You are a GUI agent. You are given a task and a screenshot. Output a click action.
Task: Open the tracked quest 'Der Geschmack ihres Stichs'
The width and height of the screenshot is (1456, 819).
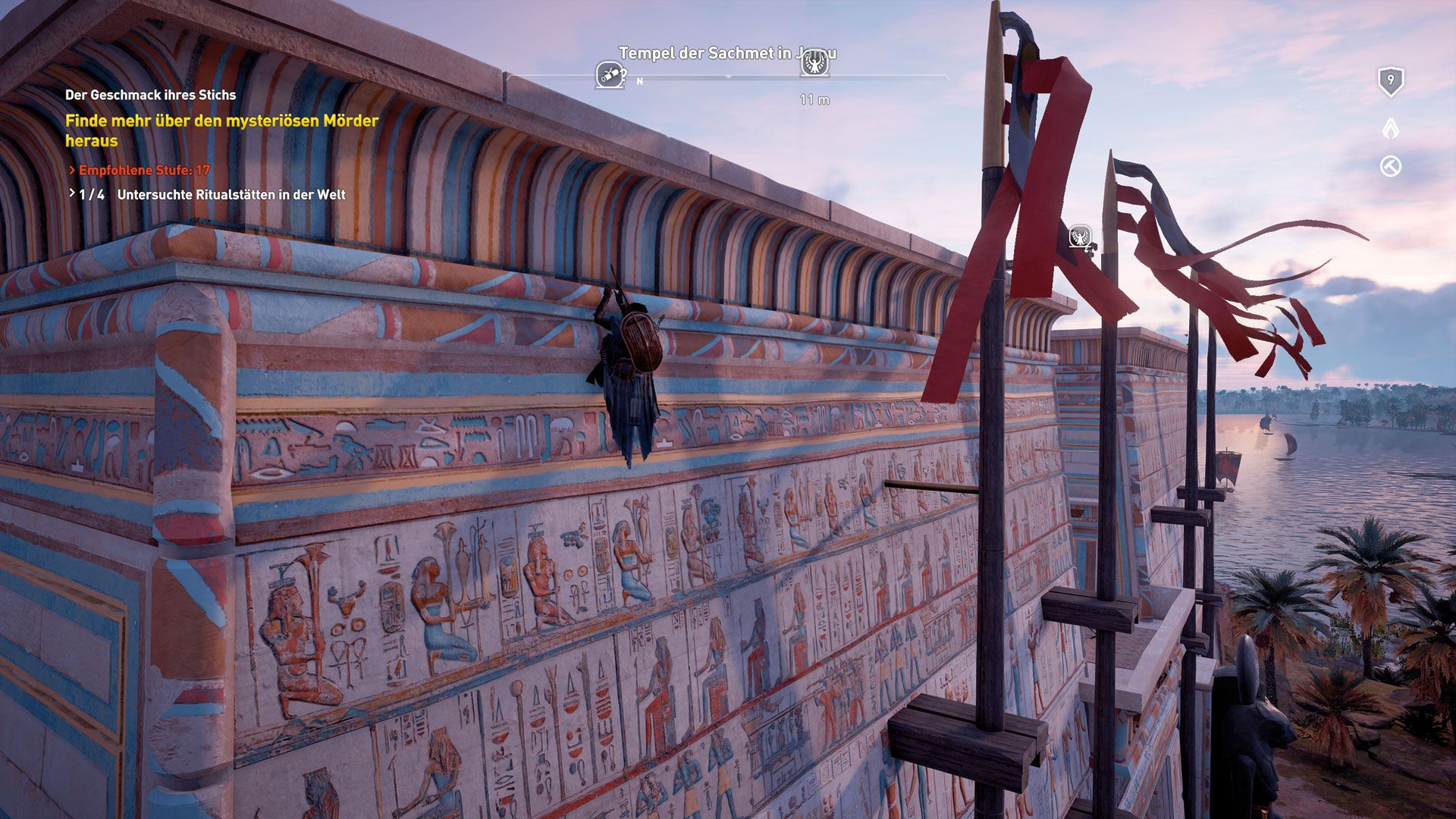pyautogui.click(x=150, y=95)
